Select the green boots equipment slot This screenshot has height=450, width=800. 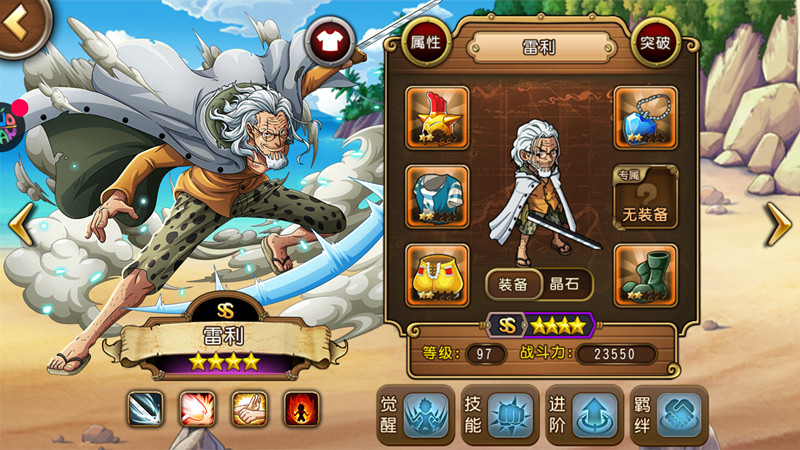click(645, 273)
